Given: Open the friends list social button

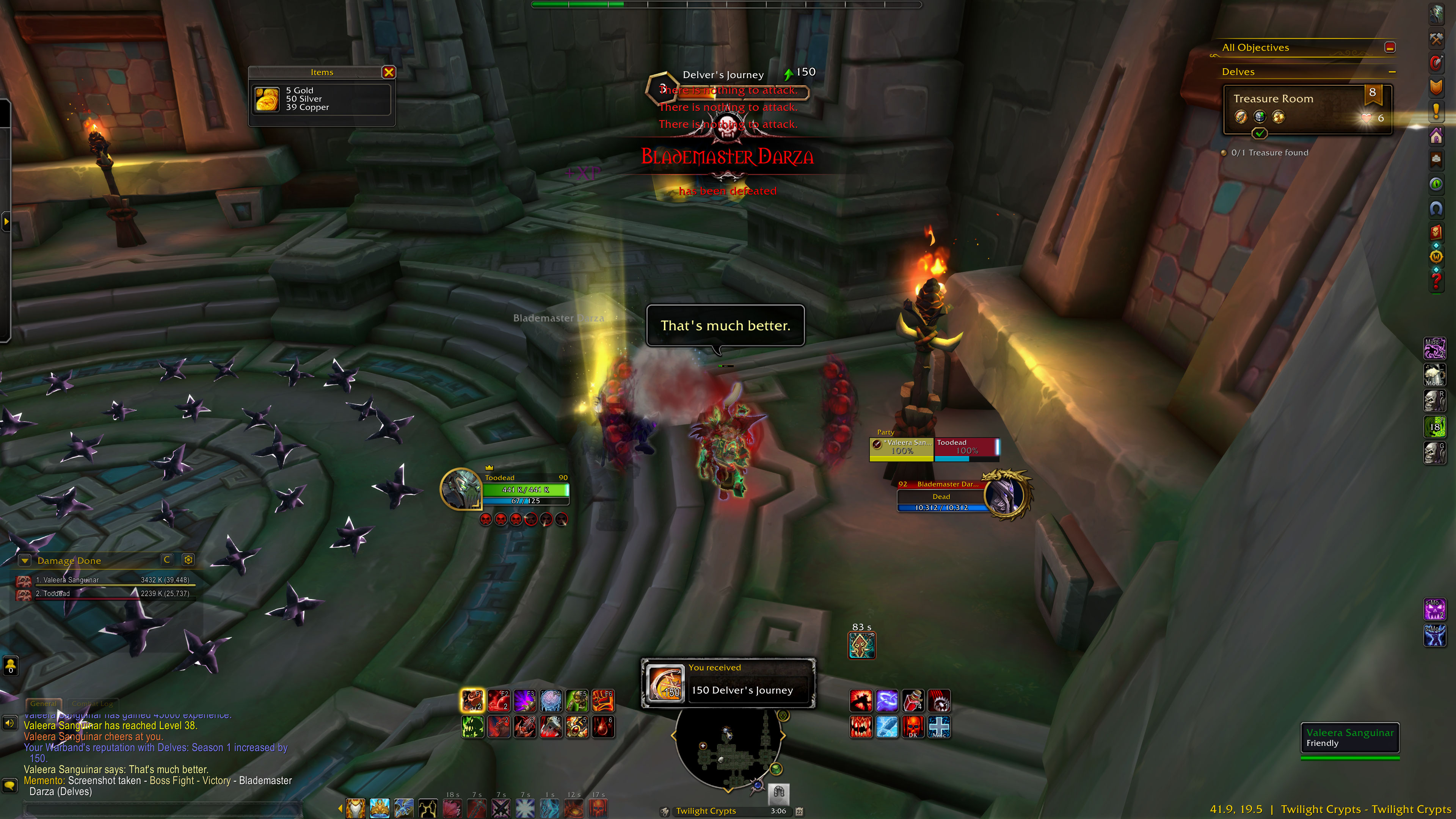Looking at the screenshot, I should [x=10, y=666].
